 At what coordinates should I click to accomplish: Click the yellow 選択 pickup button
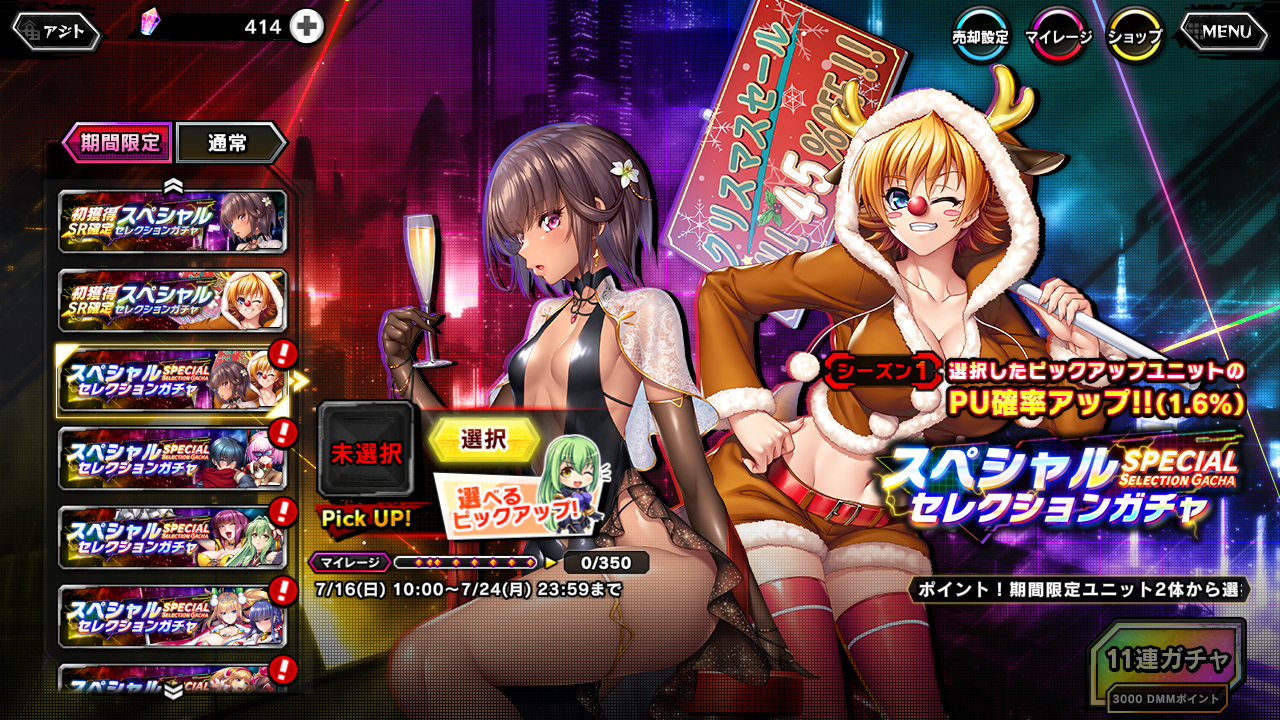point(484,440)
